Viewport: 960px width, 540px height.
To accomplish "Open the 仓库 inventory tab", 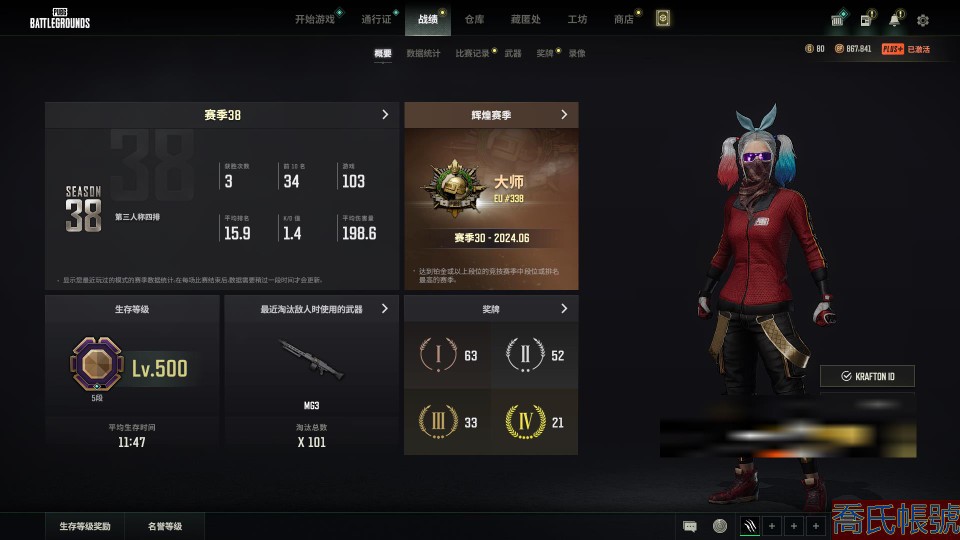I will point(474,19).
